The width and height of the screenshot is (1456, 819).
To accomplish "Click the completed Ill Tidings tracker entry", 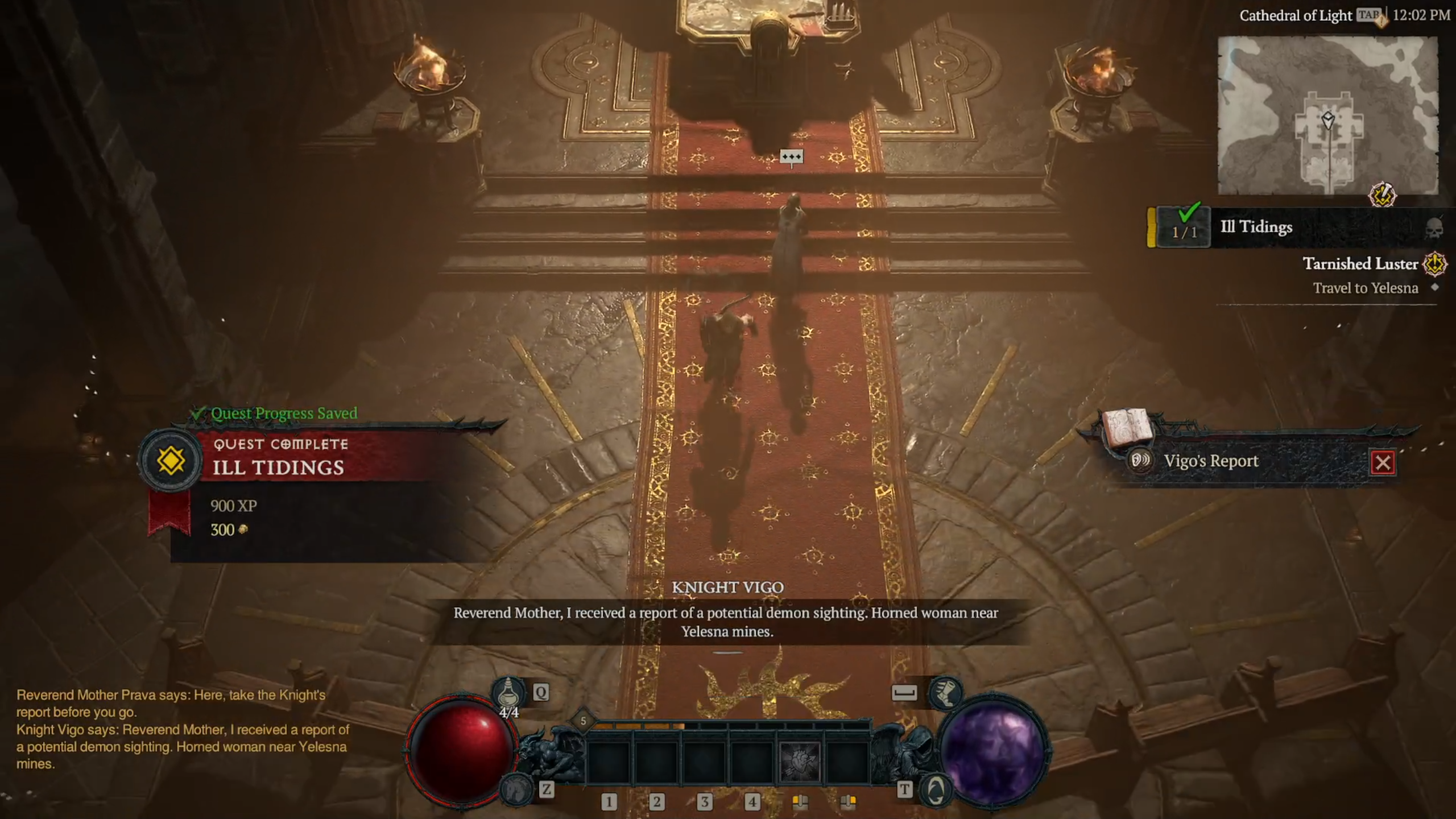I will click(1256, 227).
